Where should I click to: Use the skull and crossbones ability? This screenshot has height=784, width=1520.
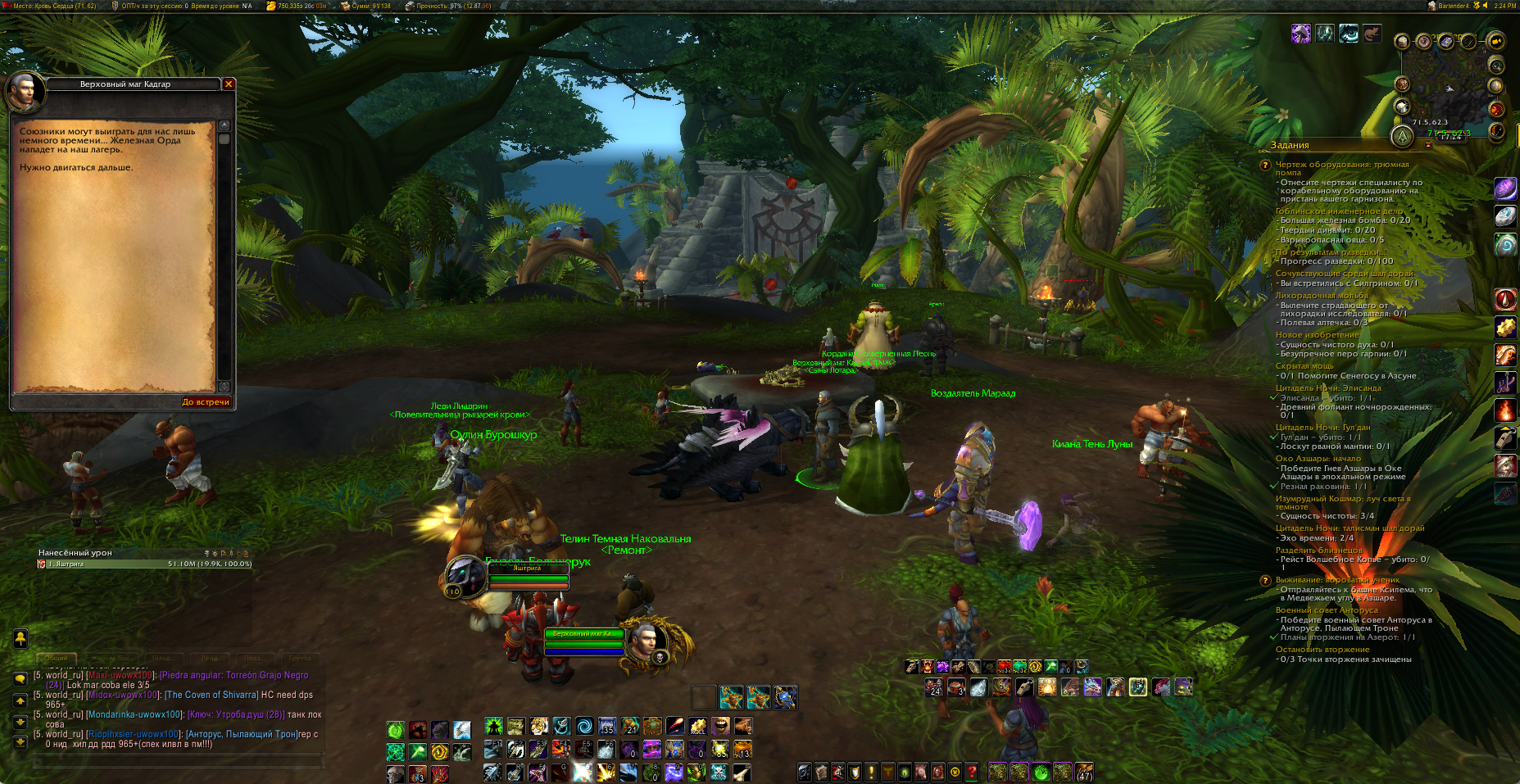click(719, 772)
